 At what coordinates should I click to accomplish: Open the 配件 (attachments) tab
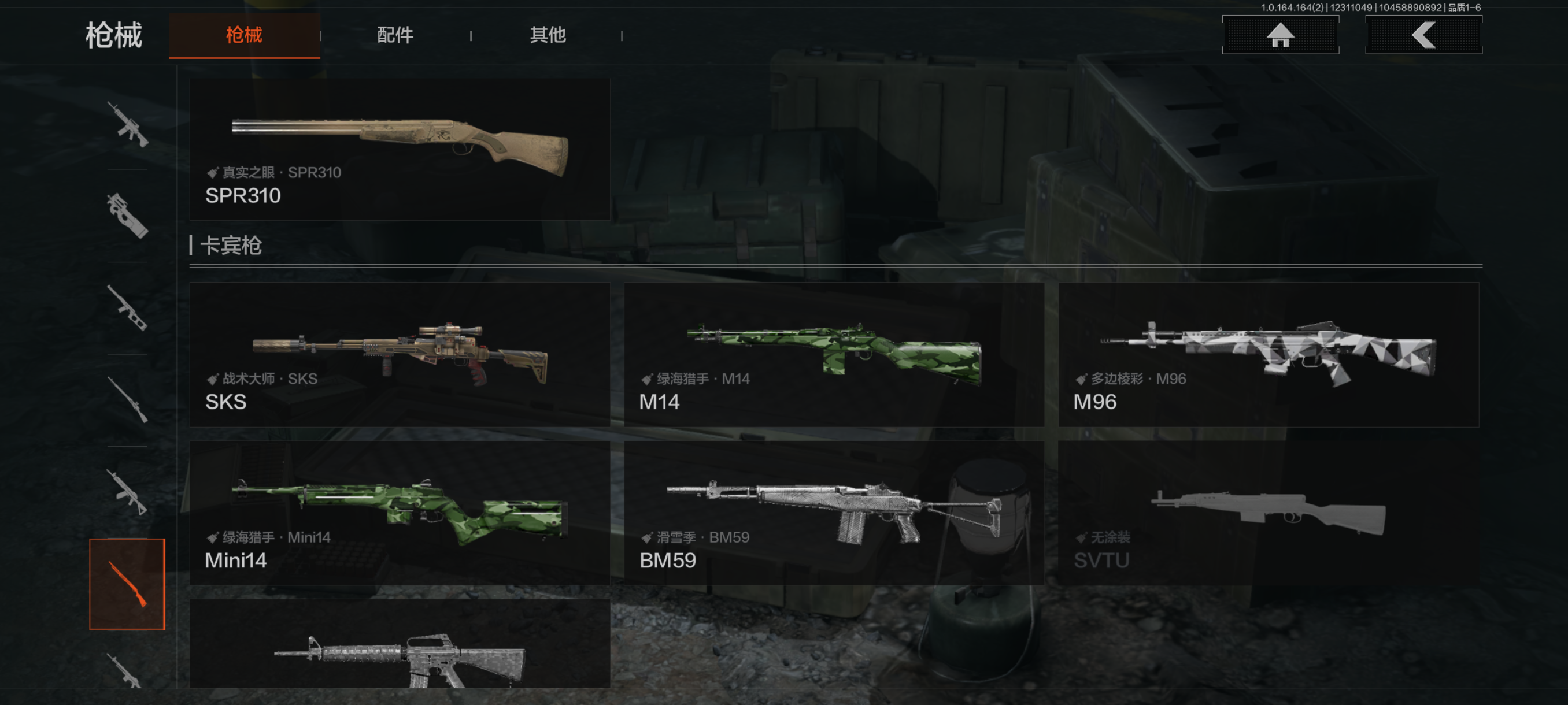coord(394,35)
